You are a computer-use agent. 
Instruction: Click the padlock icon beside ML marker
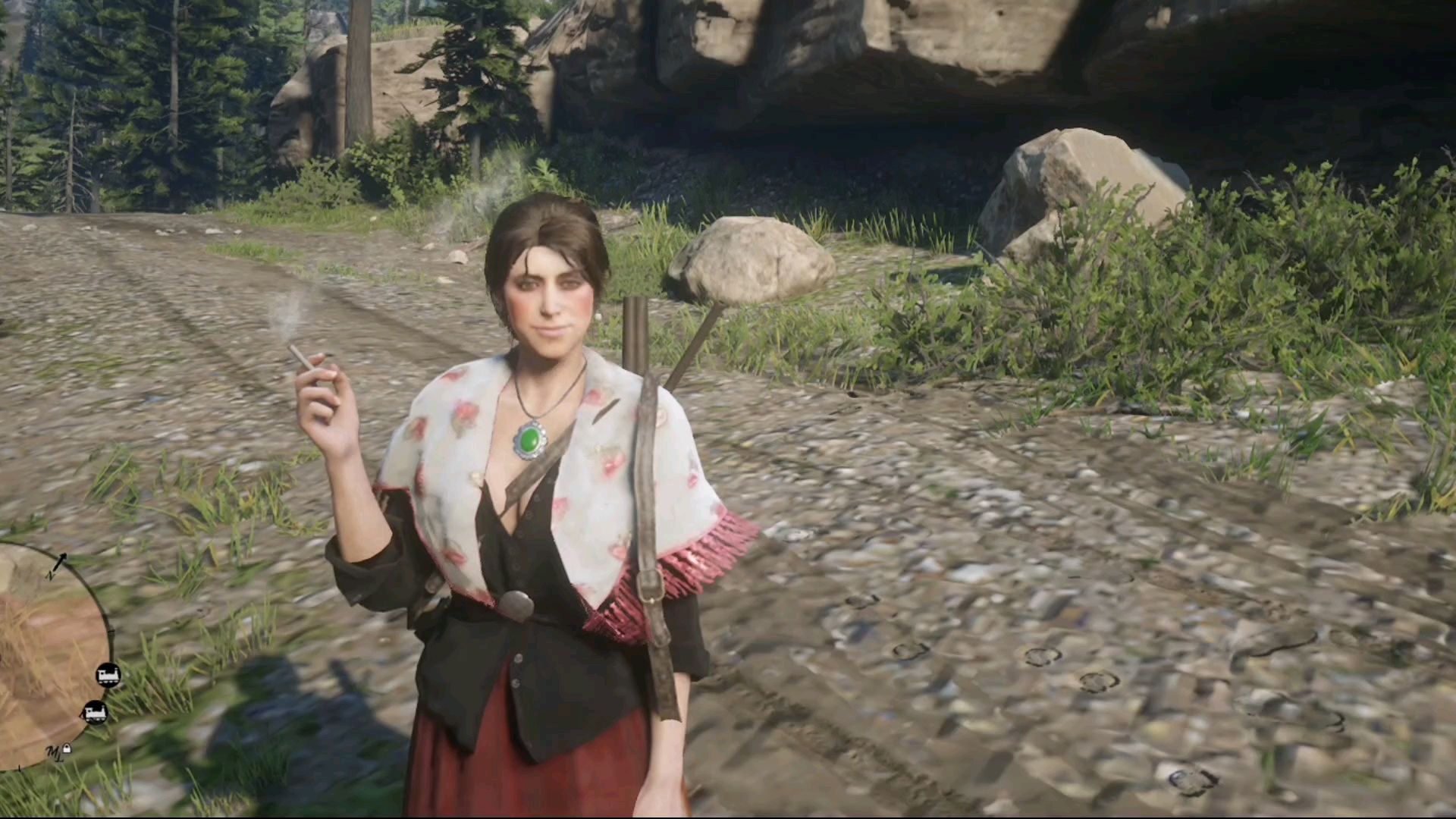point(67,749)
